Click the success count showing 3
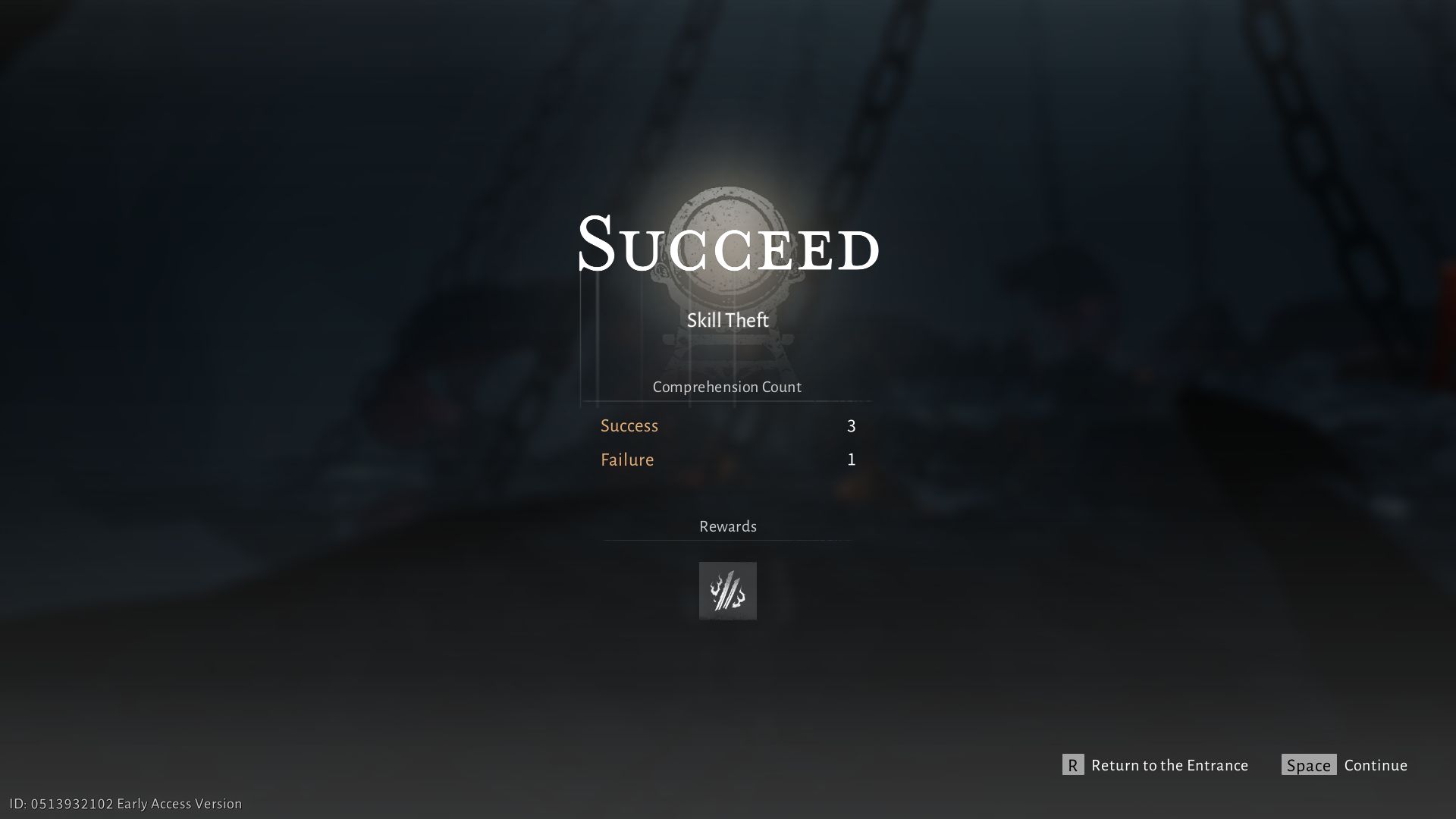The image size is (1456, 819). click(x=851, y=425)
